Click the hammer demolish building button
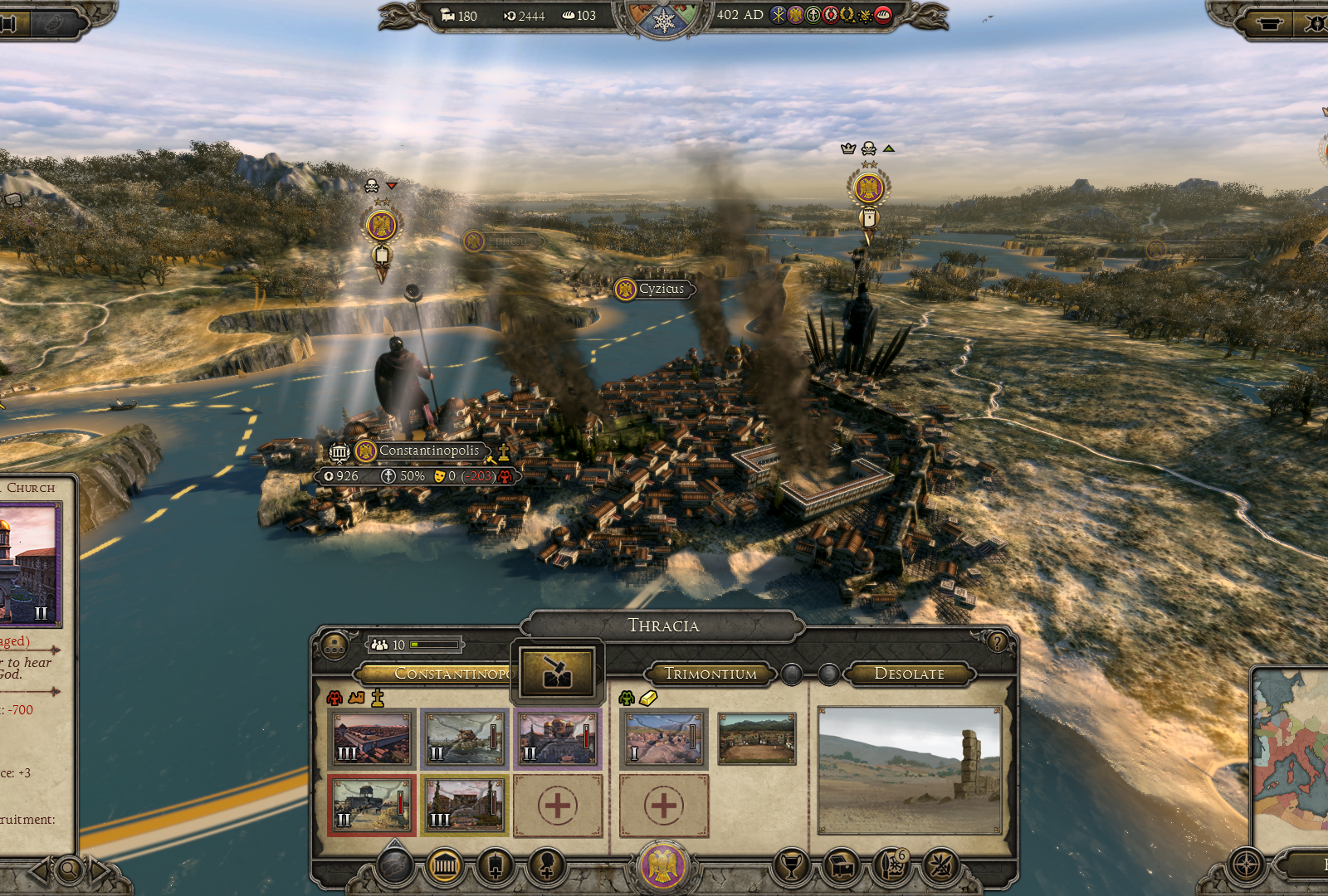The width and height of the screenshot is (1328, 896). [557, 671]
